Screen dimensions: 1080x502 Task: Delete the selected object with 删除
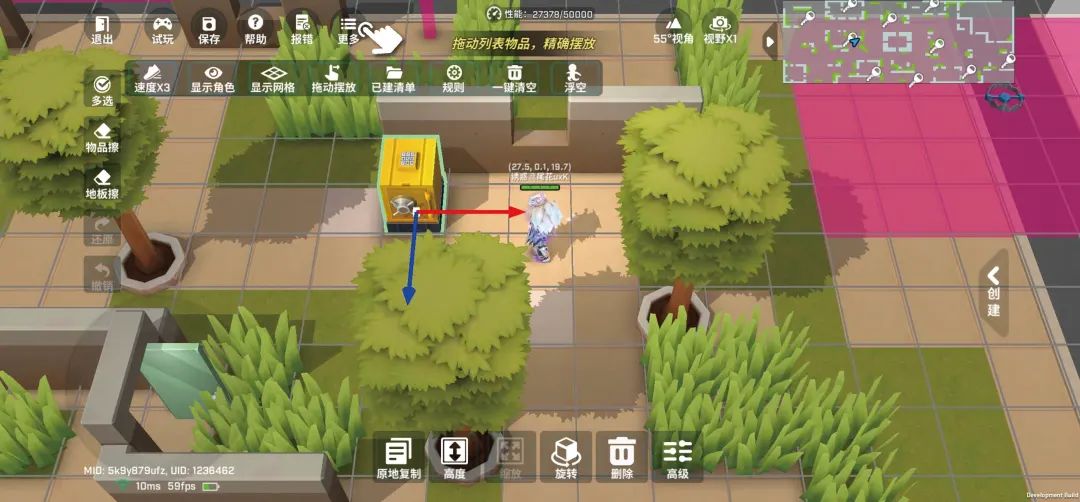click(621, 458)
